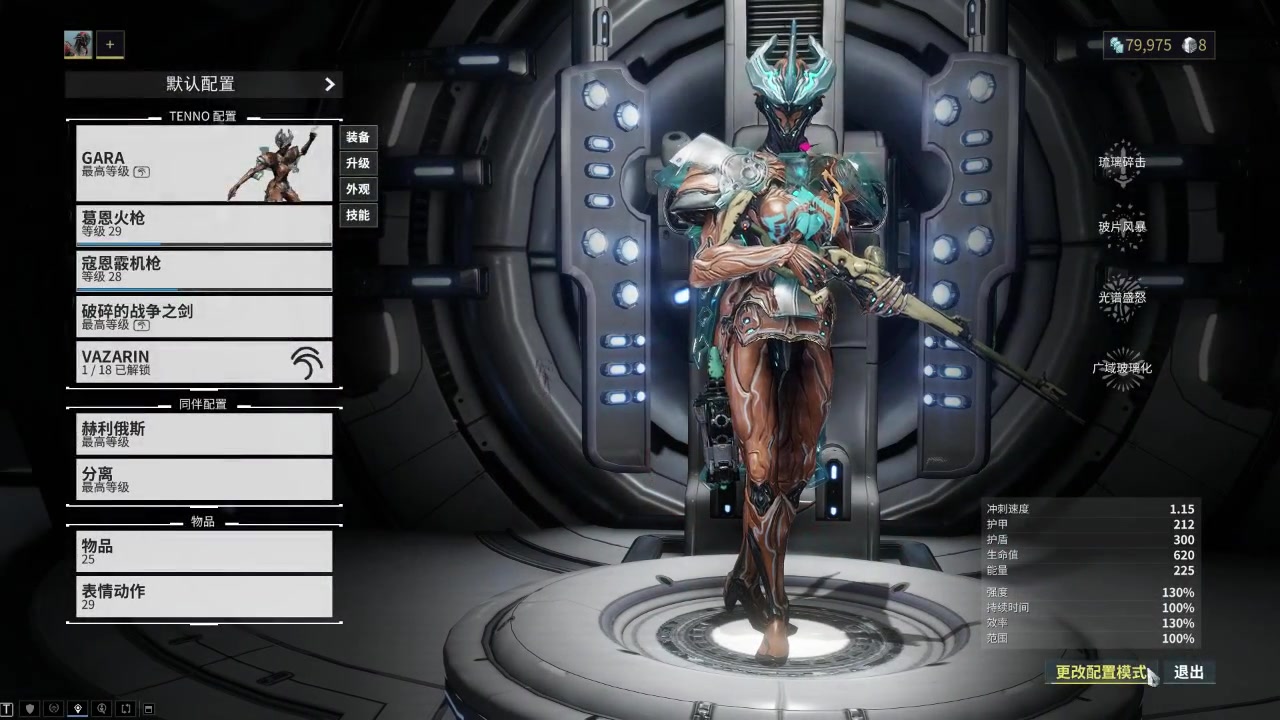
Task: Exit the arsenal with 退出
Action: (1189, 672)
